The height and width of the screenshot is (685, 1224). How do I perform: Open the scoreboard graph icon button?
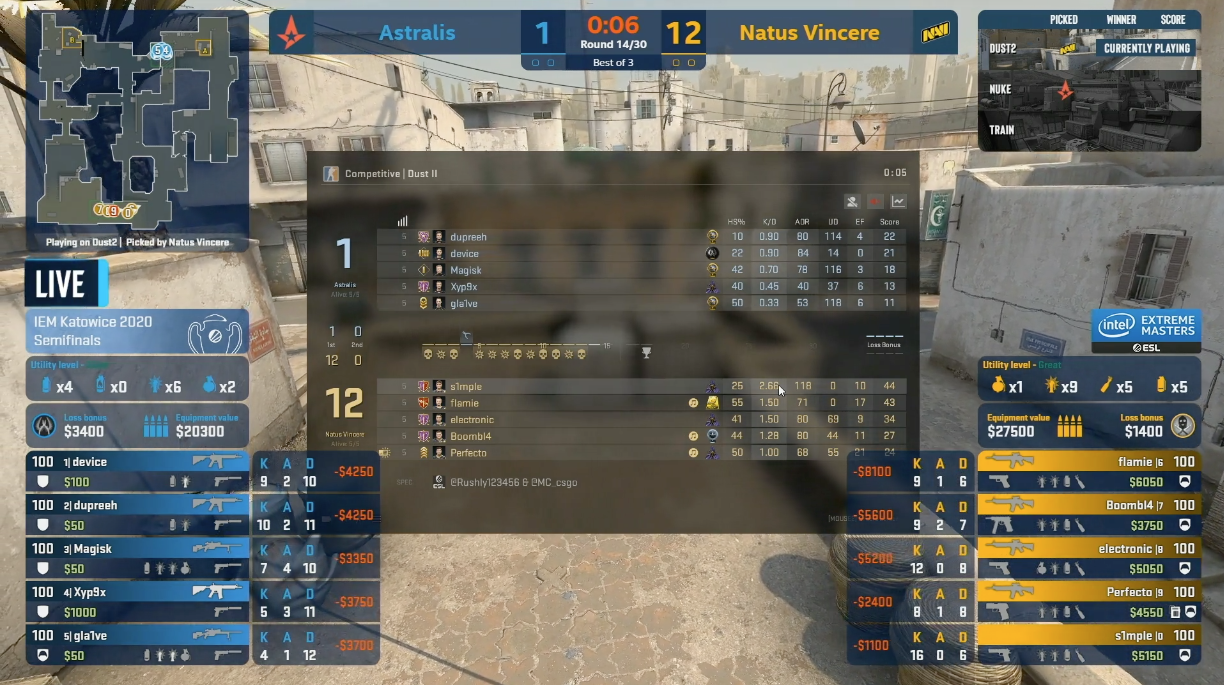click(x=897, y=201)
